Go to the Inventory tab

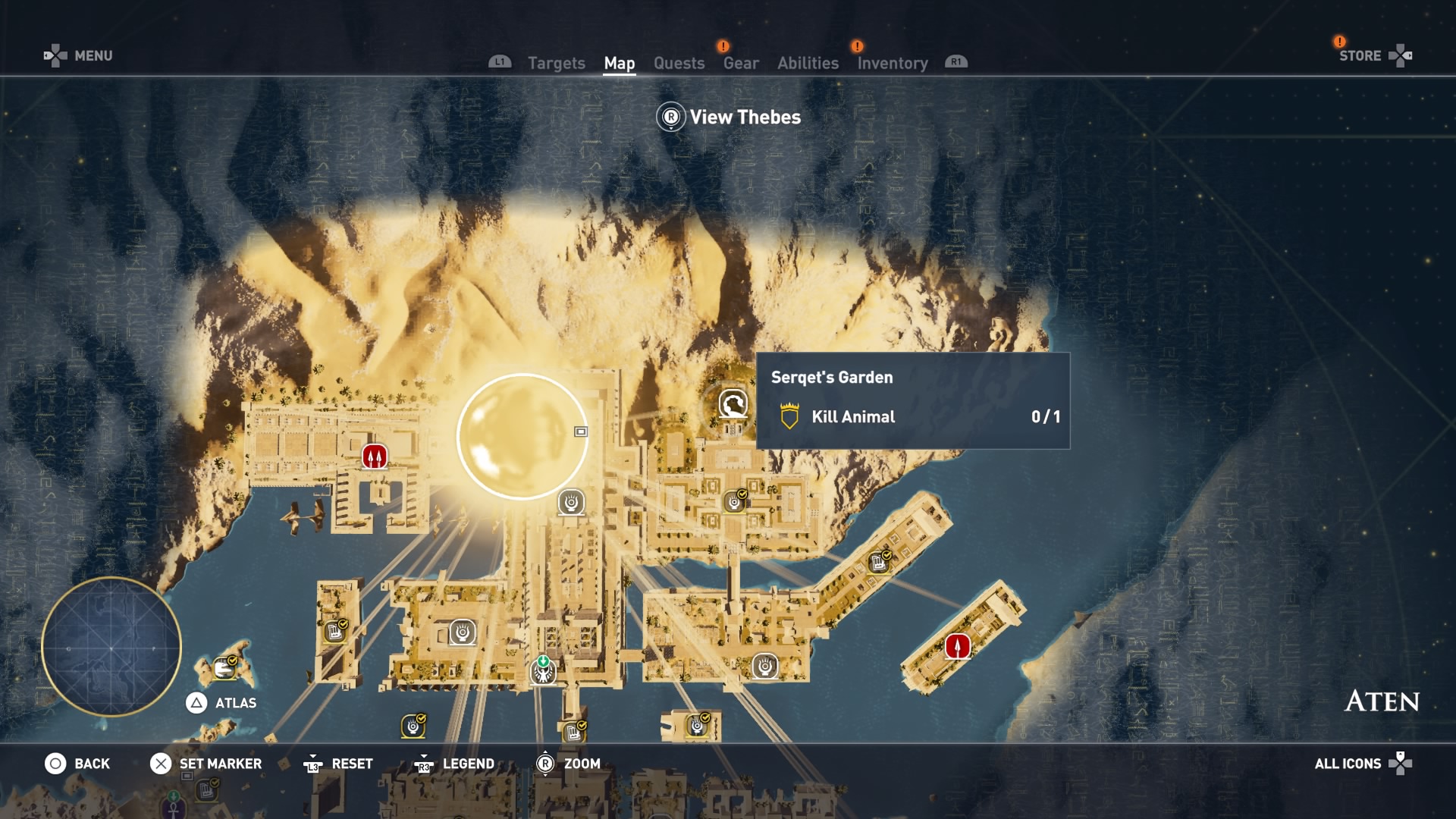point(892,64)
